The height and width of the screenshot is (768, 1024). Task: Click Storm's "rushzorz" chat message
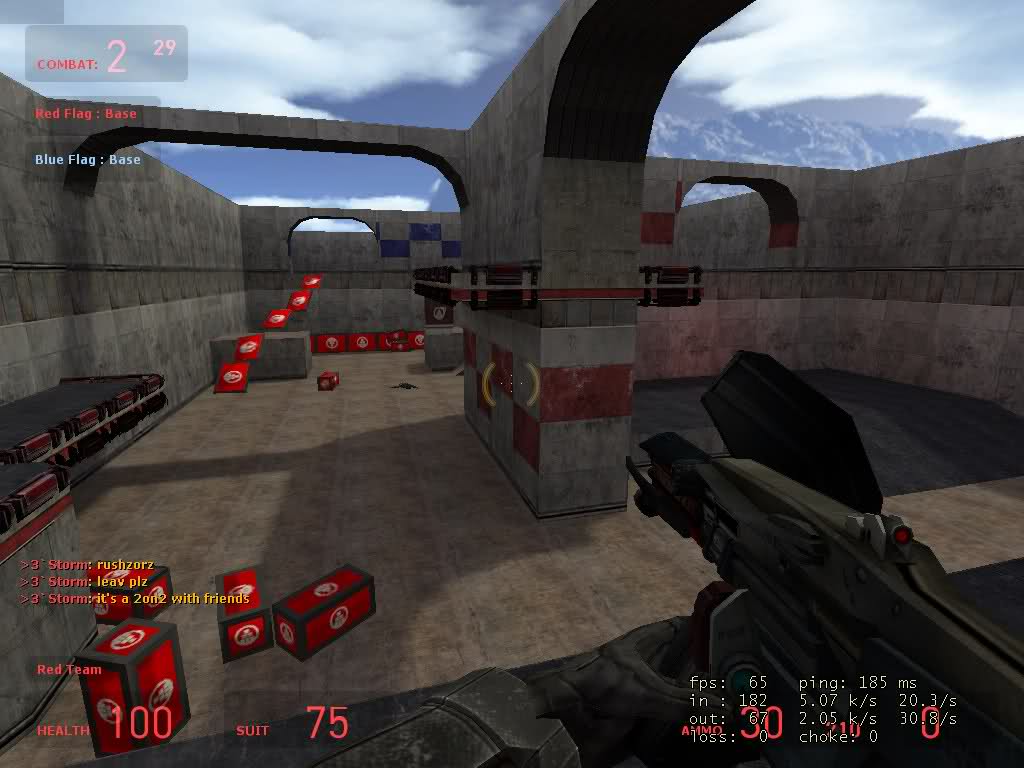87,565
